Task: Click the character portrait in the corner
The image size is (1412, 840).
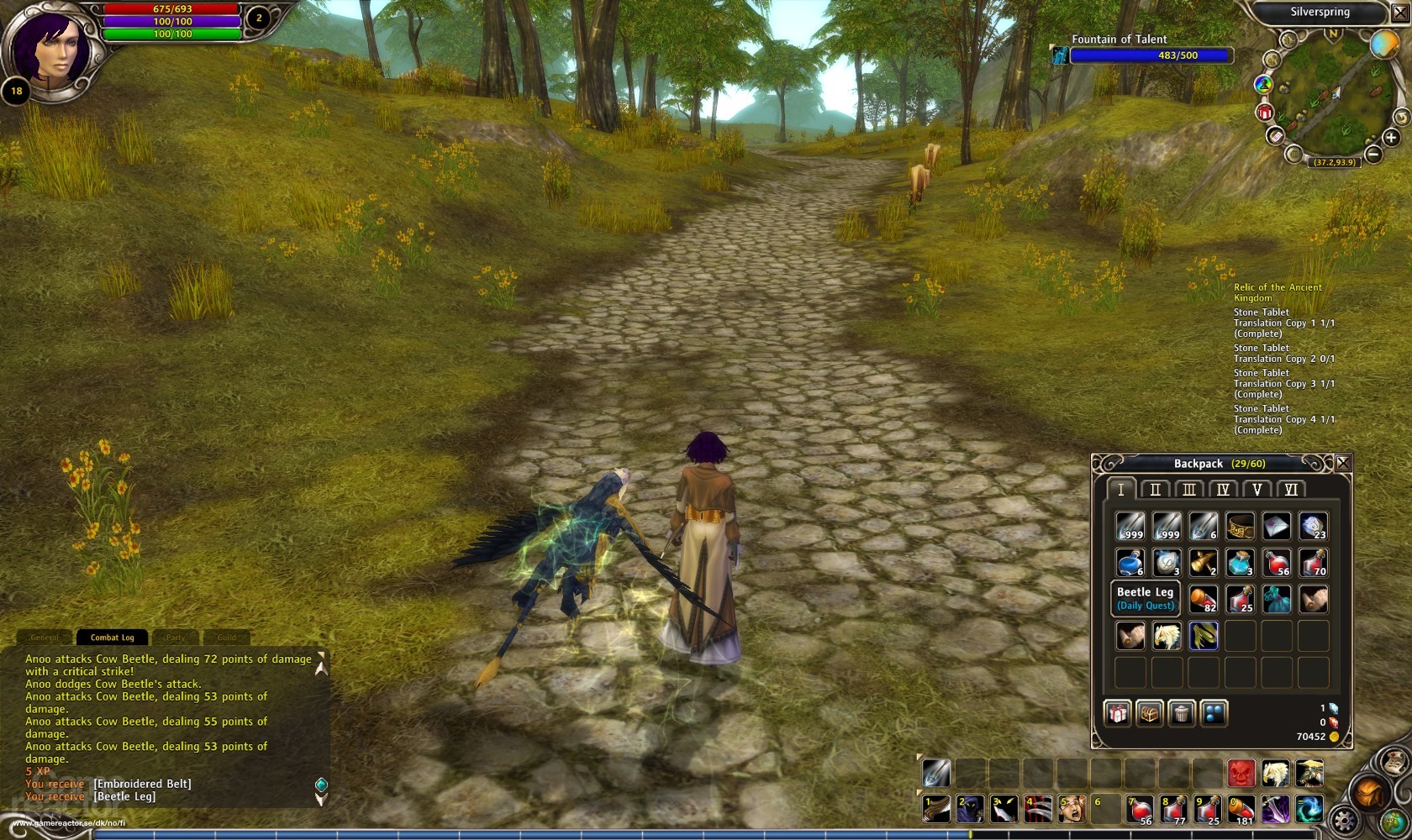Action: tap(50, 46)
